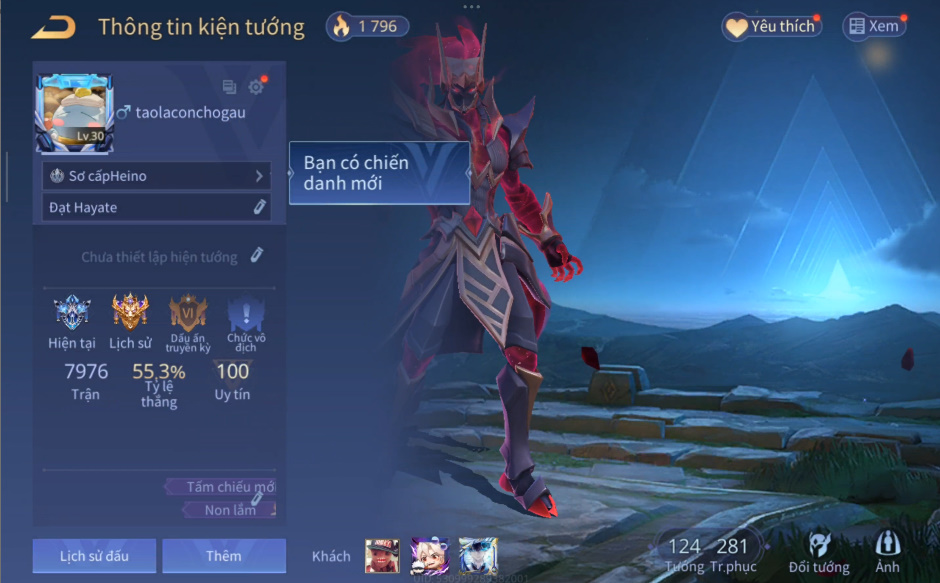Screen dimensions: 940x583
Task: View the Hiện tại rank badge
Action: pos(72,314)
